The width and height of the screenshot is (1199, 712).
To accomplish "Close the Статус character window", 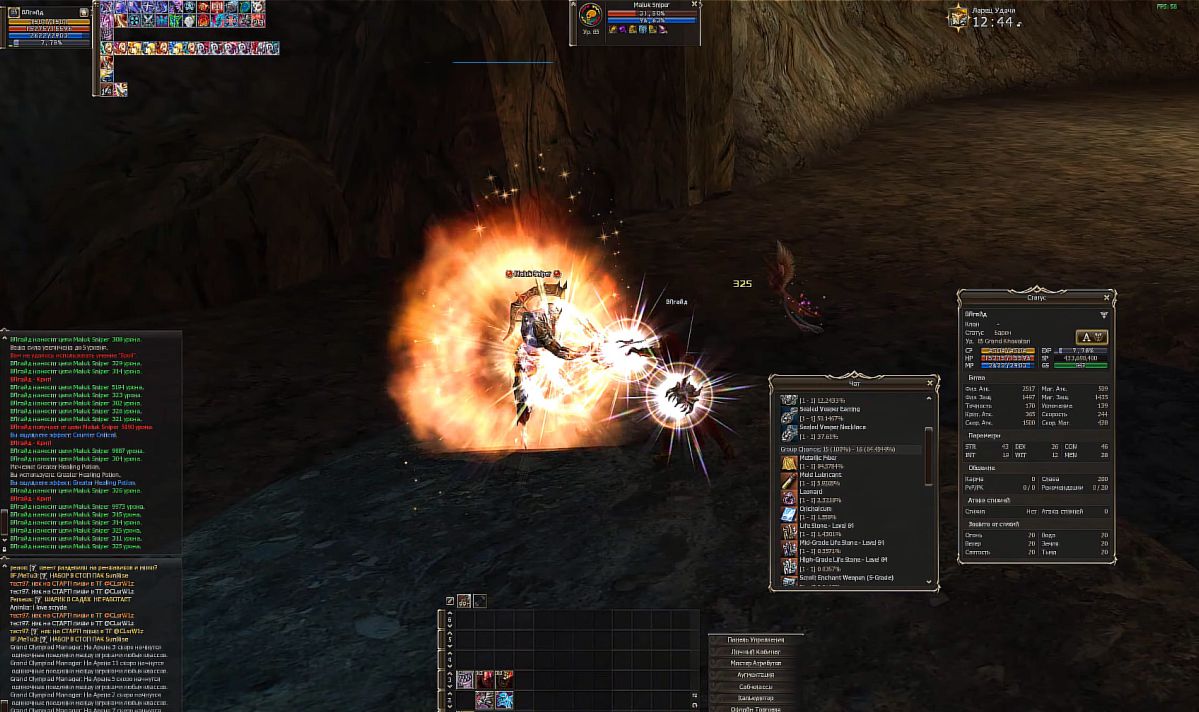I will point(1106,297).
